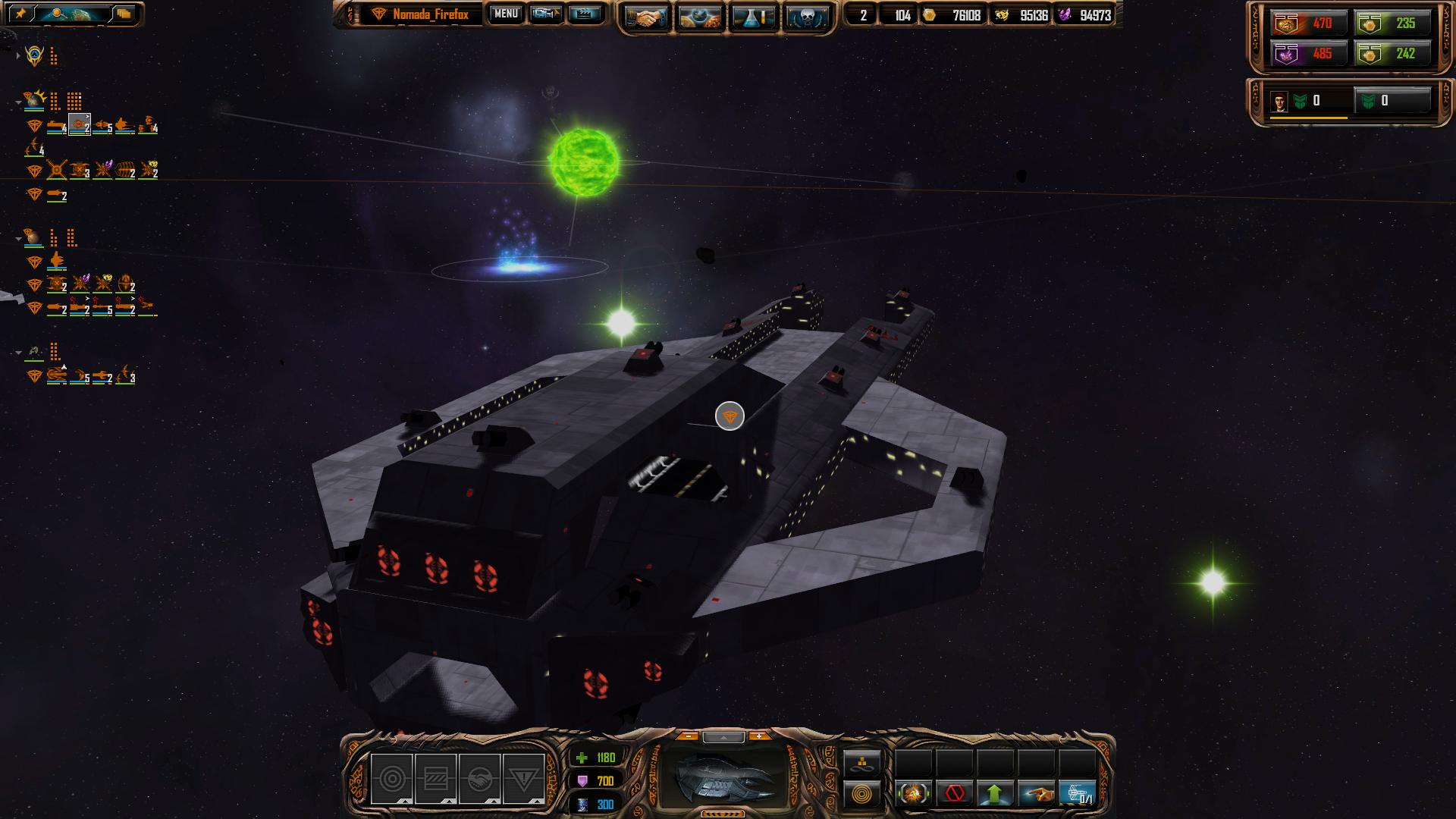Pin the empire tree with pushpin

[20, 14]
